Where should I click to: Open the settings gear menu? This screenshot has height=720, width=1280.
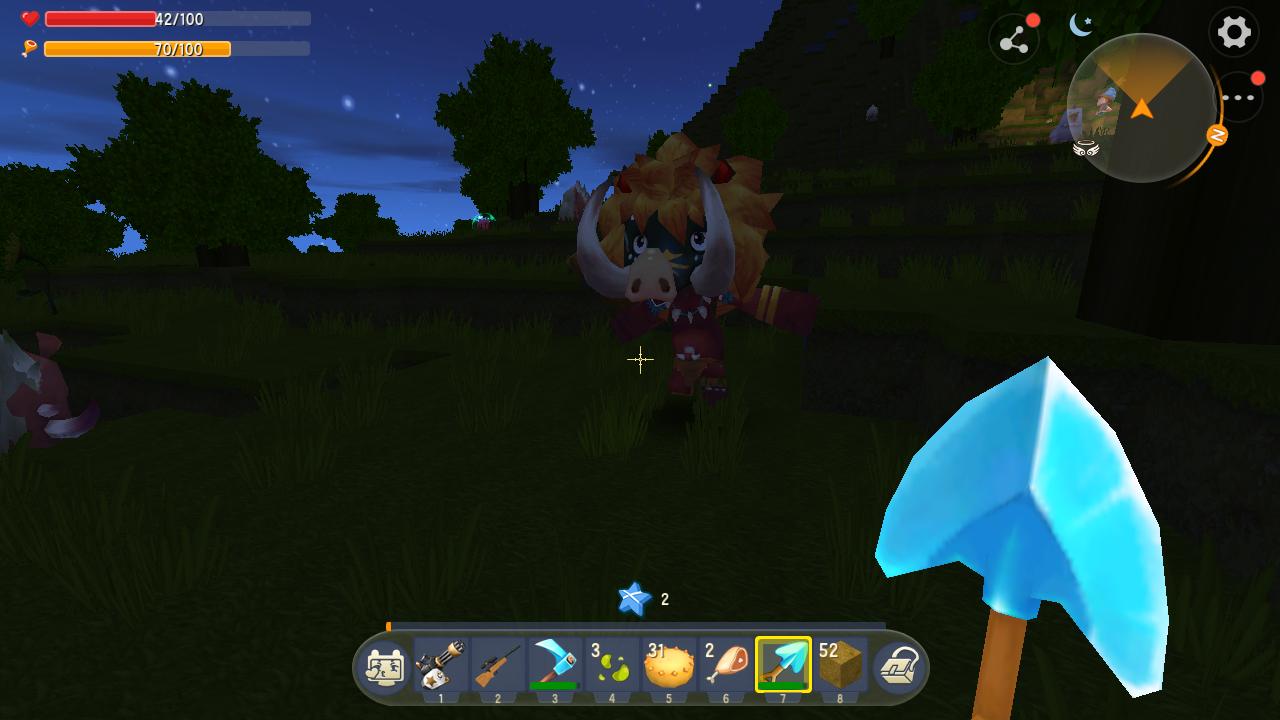(x=1233, y=32)
